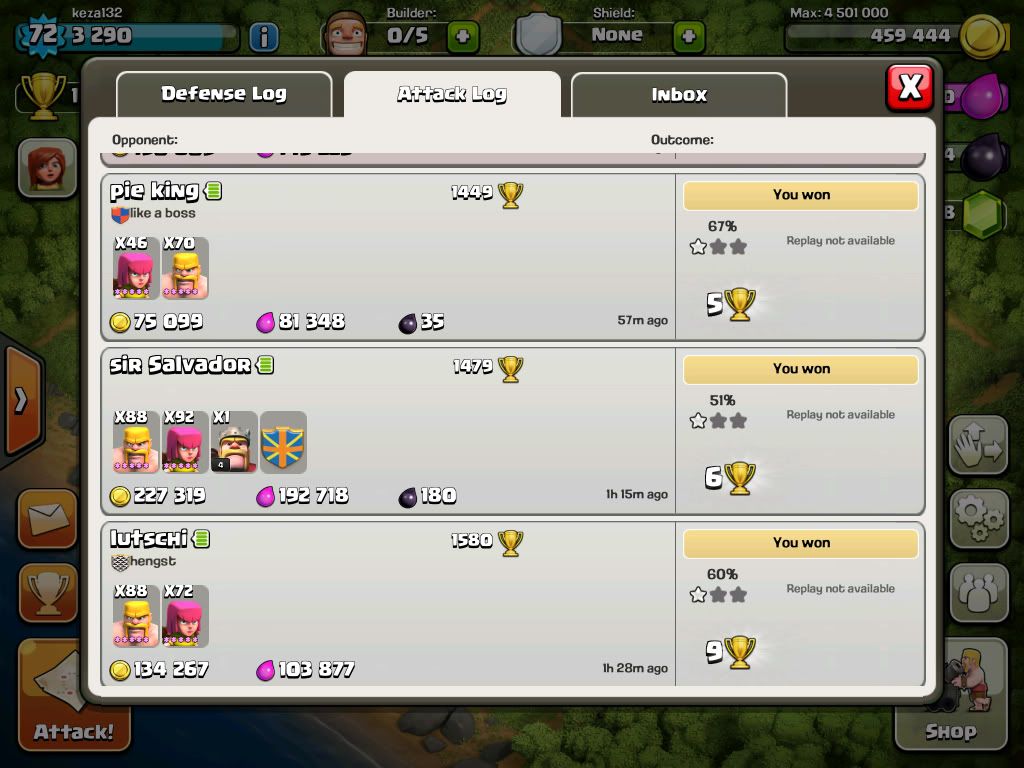Image resolution: width=1024 pixels, height=768 pixels.
Task: Select the Attack Log tab
Action: pyautogui.click(x=452, y=95)
